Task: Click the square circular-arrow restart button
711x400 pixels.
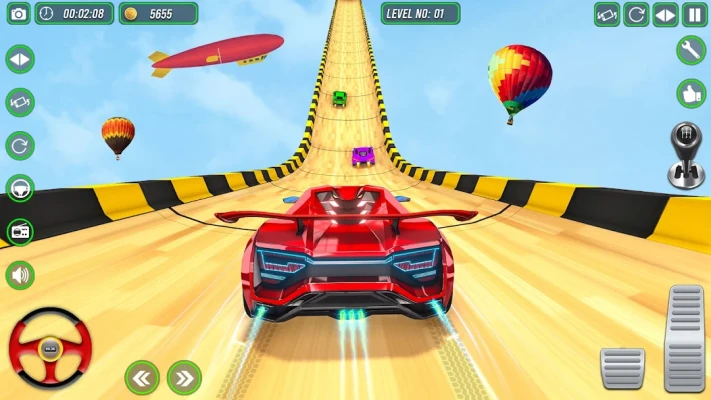Action: [636, 14]
